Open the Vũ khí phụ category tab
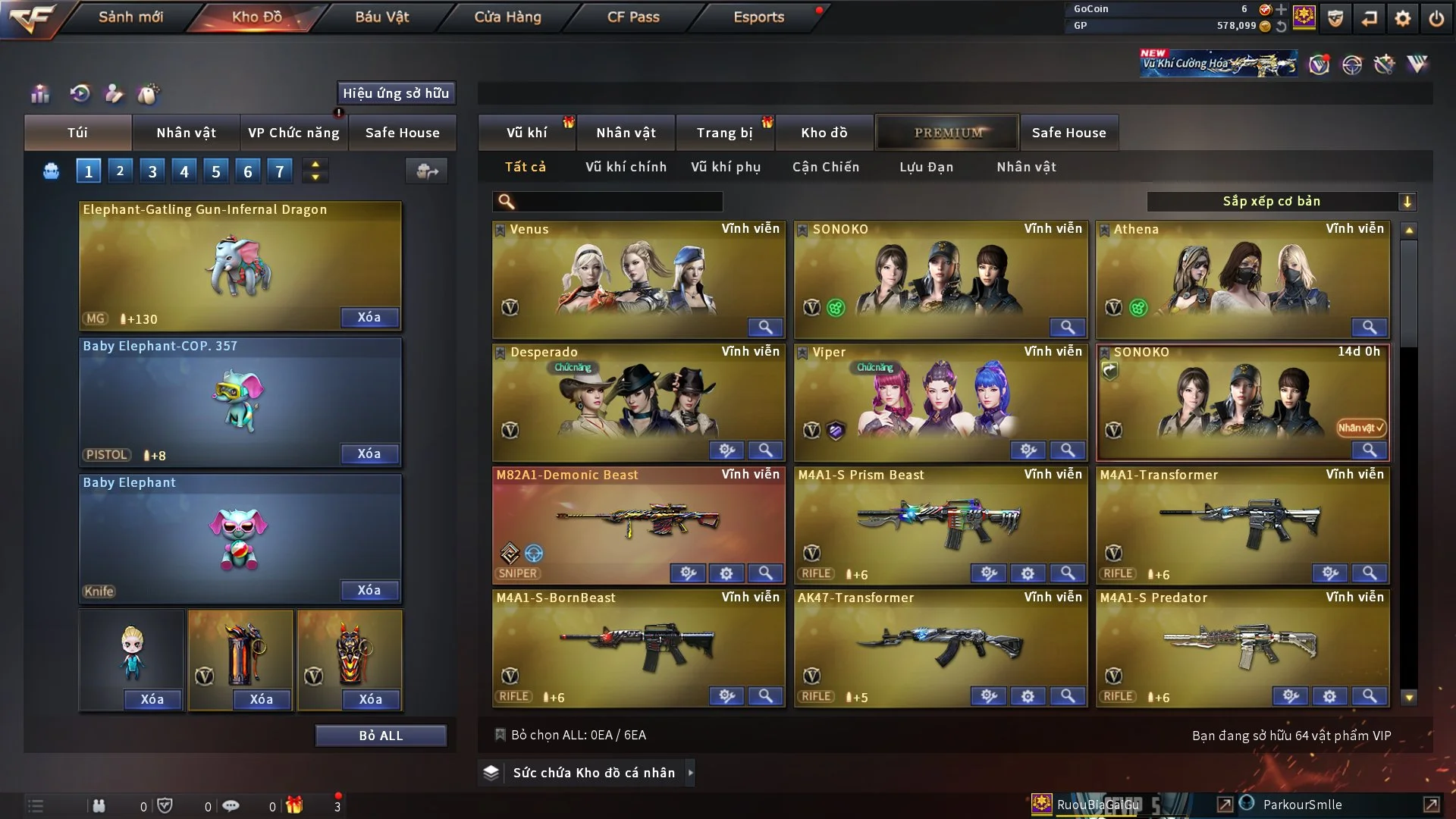This screenshot has width=1456, height=819. click(x=725, y=167)
